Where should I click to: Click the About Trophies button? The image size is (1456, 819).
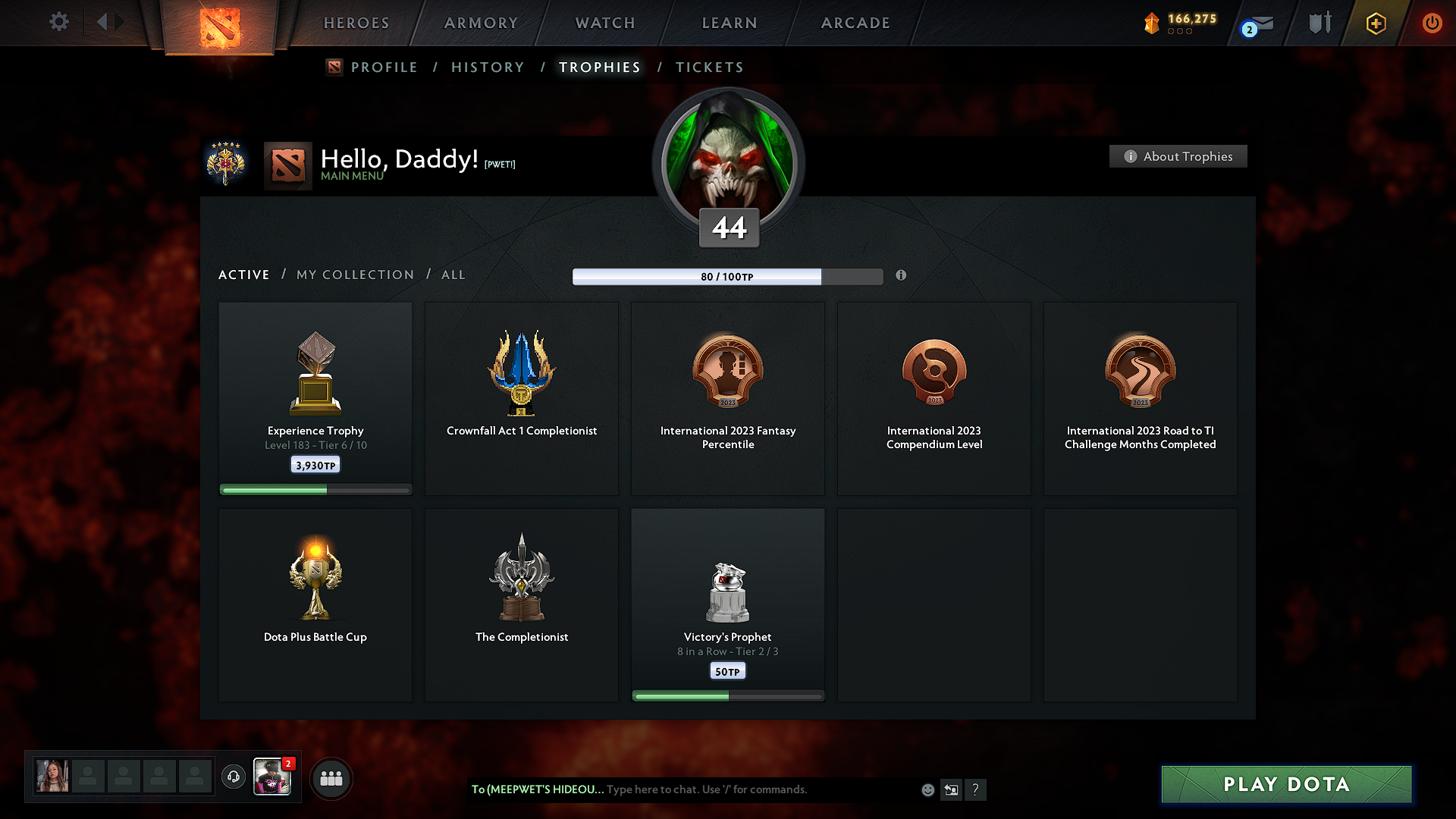[x=1178, y=156]
